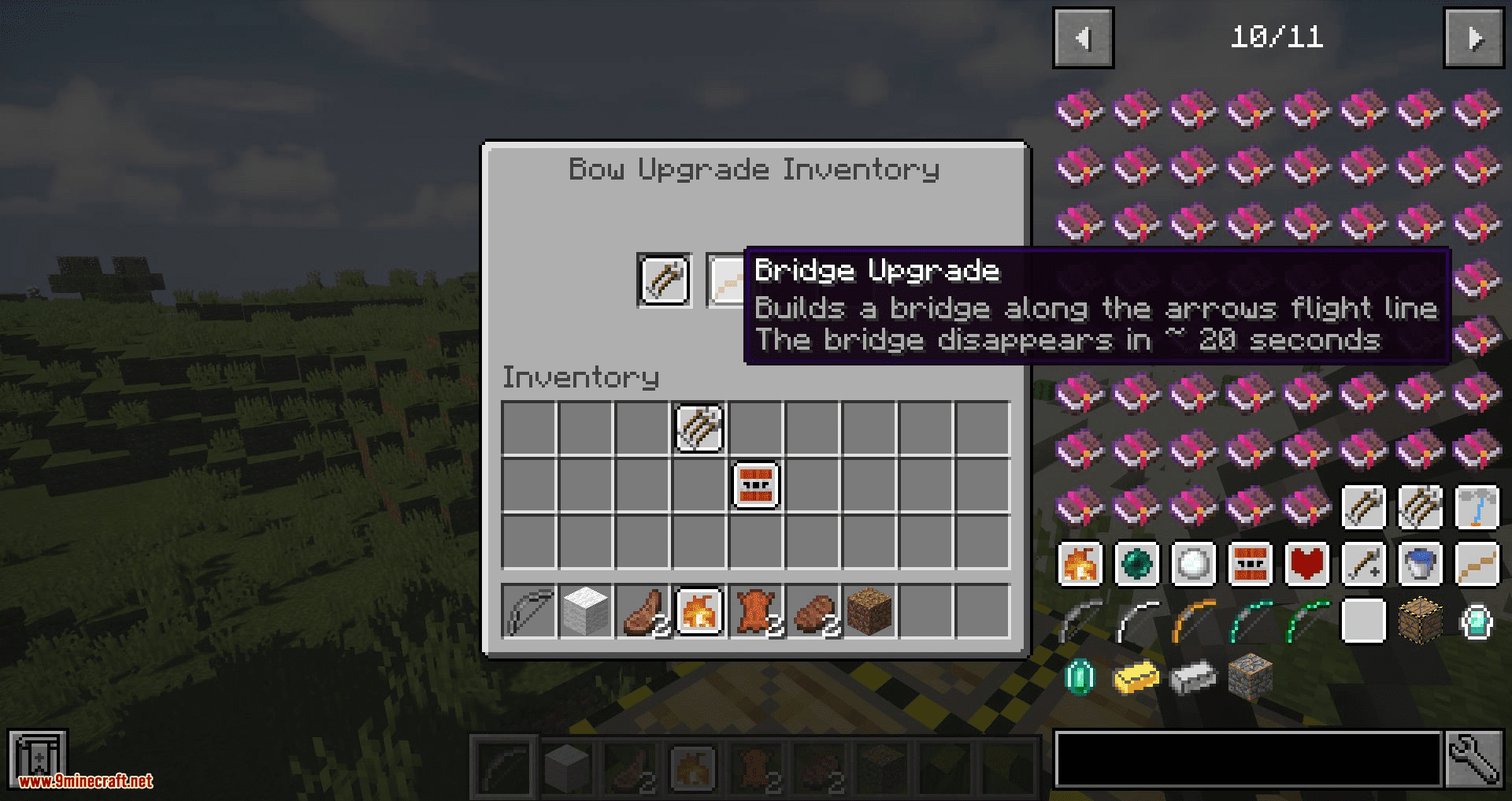Go to the previous item list page

point(1083,38)
